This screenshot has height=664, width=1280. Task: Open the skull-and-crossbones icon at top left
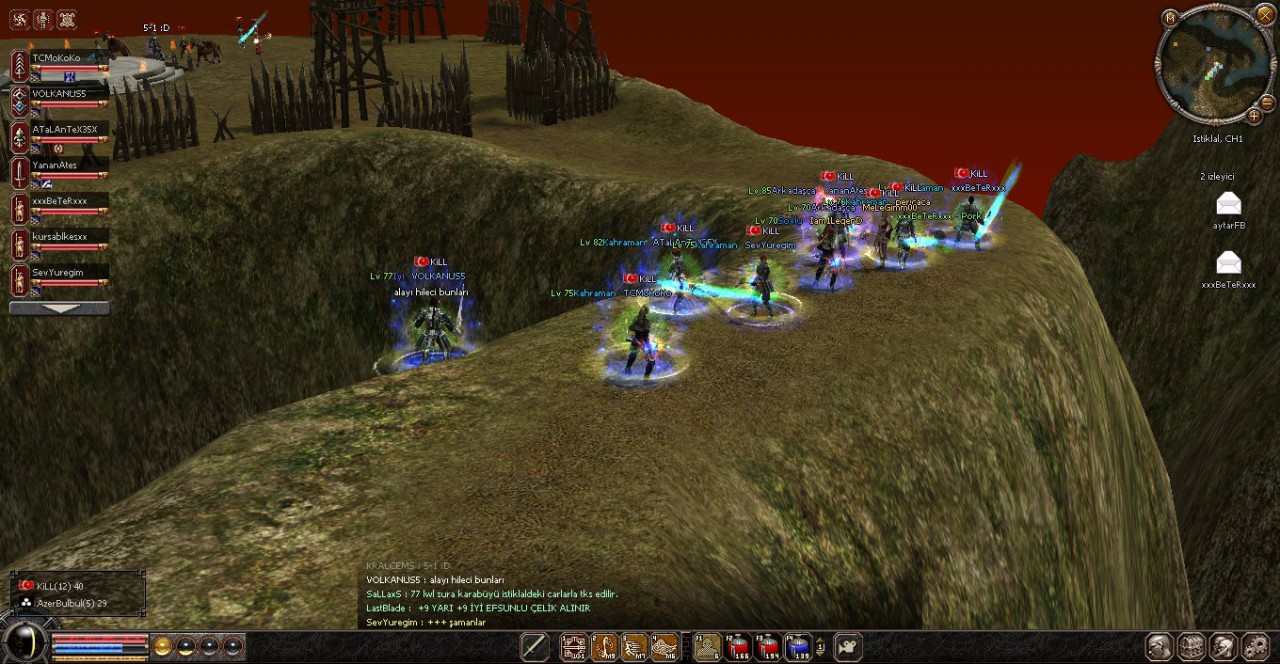point(66,19)
